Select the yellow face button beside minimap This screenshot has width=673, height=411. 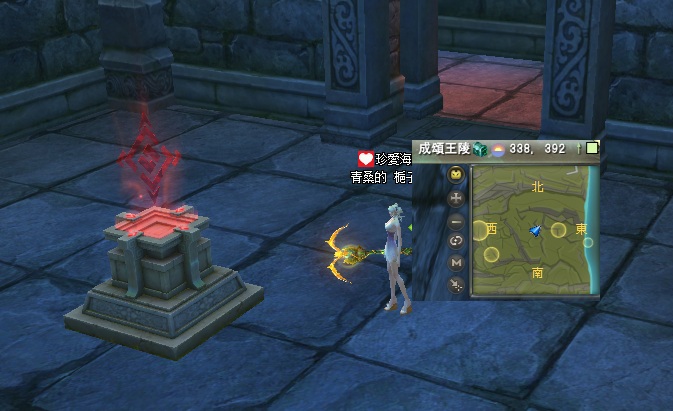[456, 176]
